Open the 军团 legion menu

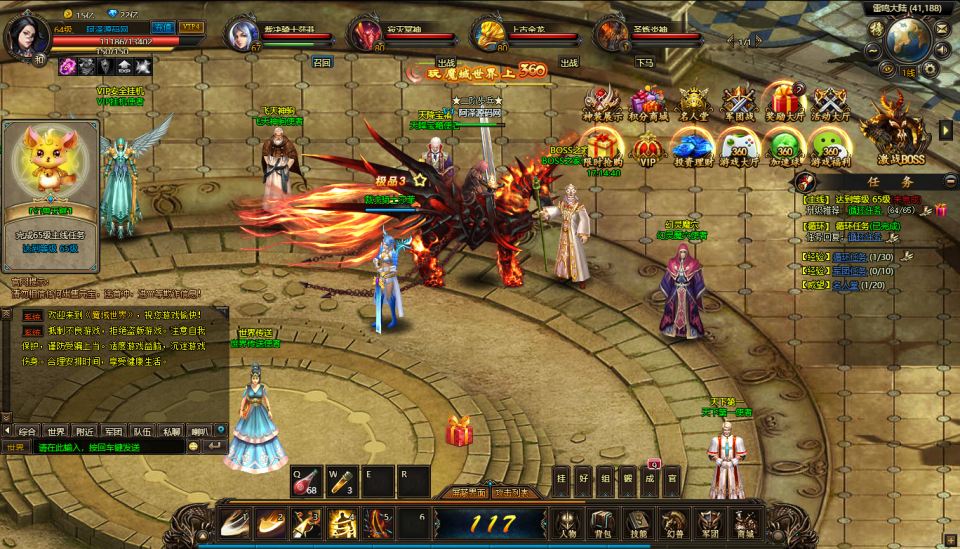coord(709,522)
